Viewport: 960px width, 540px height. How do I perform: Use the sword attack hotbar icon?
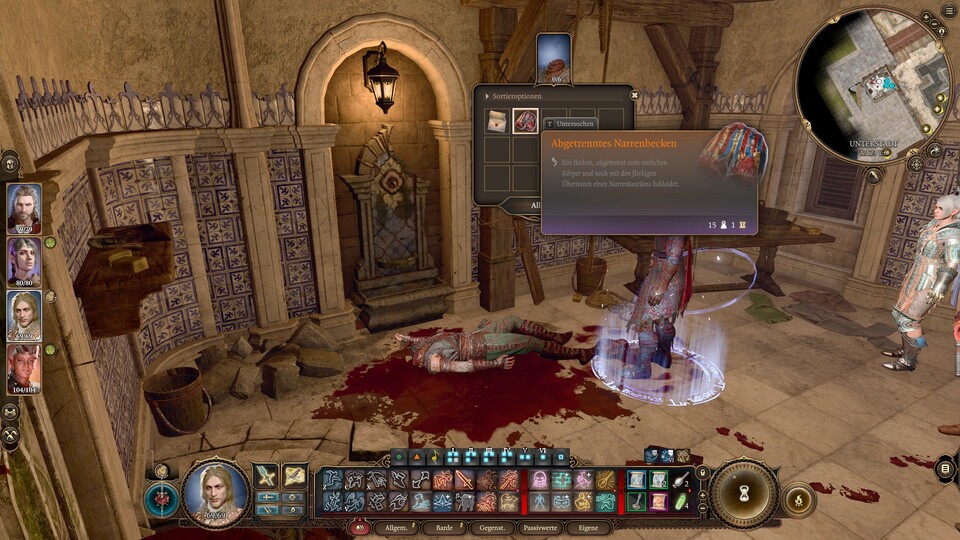tap(266, 476)
